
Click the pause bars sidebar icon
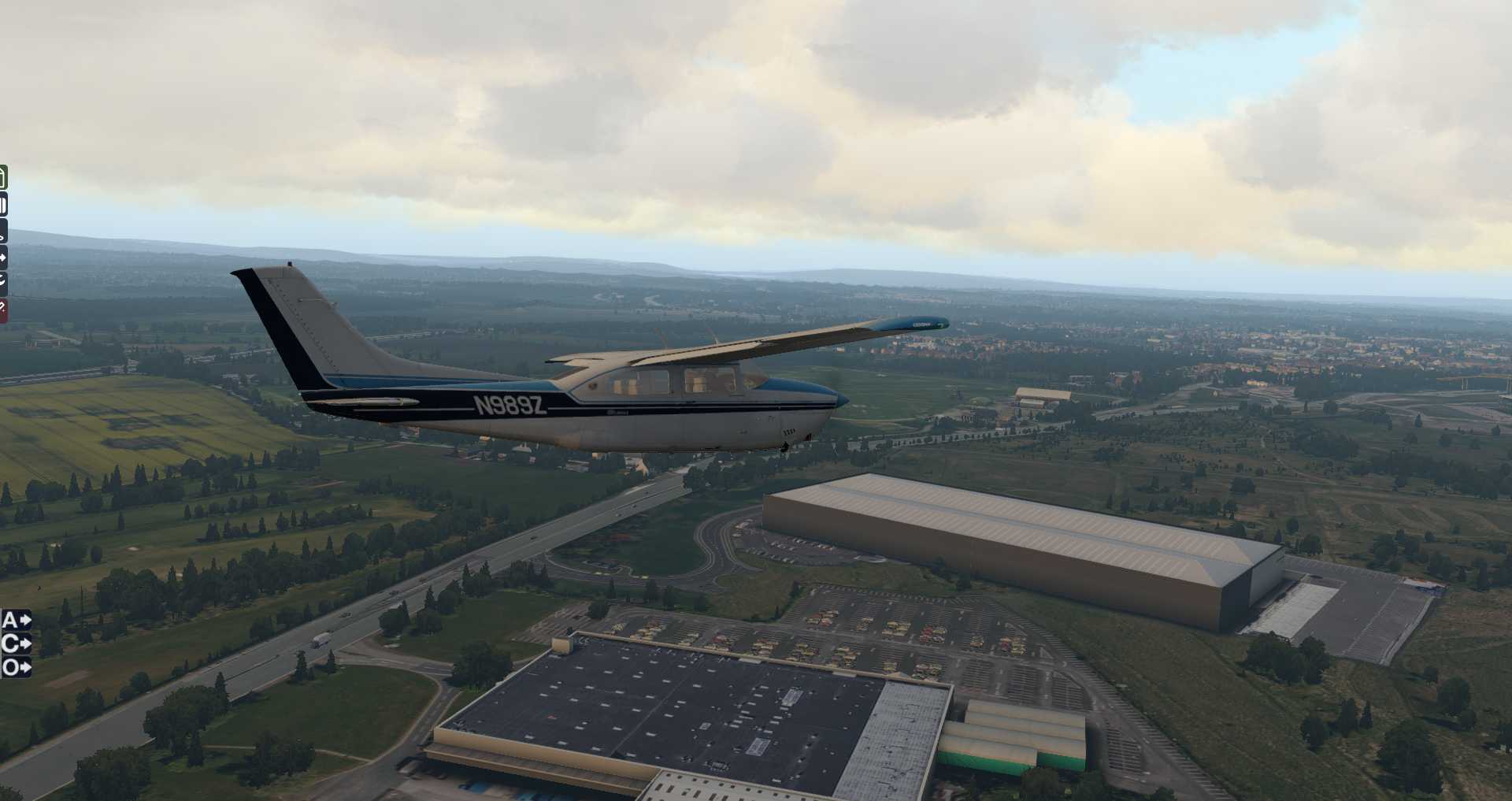coord(3,206)
